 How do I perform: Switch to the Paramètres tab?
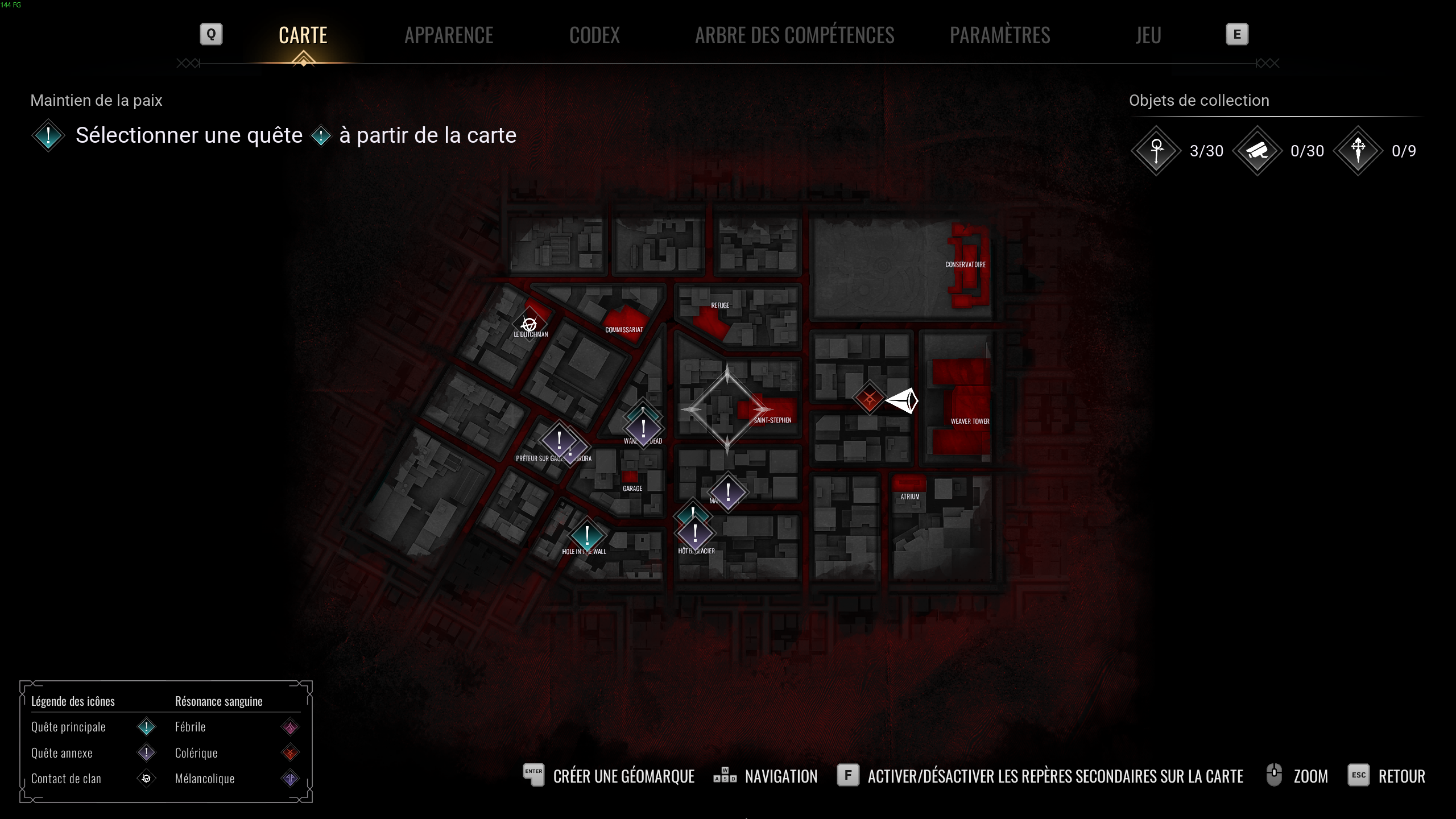[1000, 35]
